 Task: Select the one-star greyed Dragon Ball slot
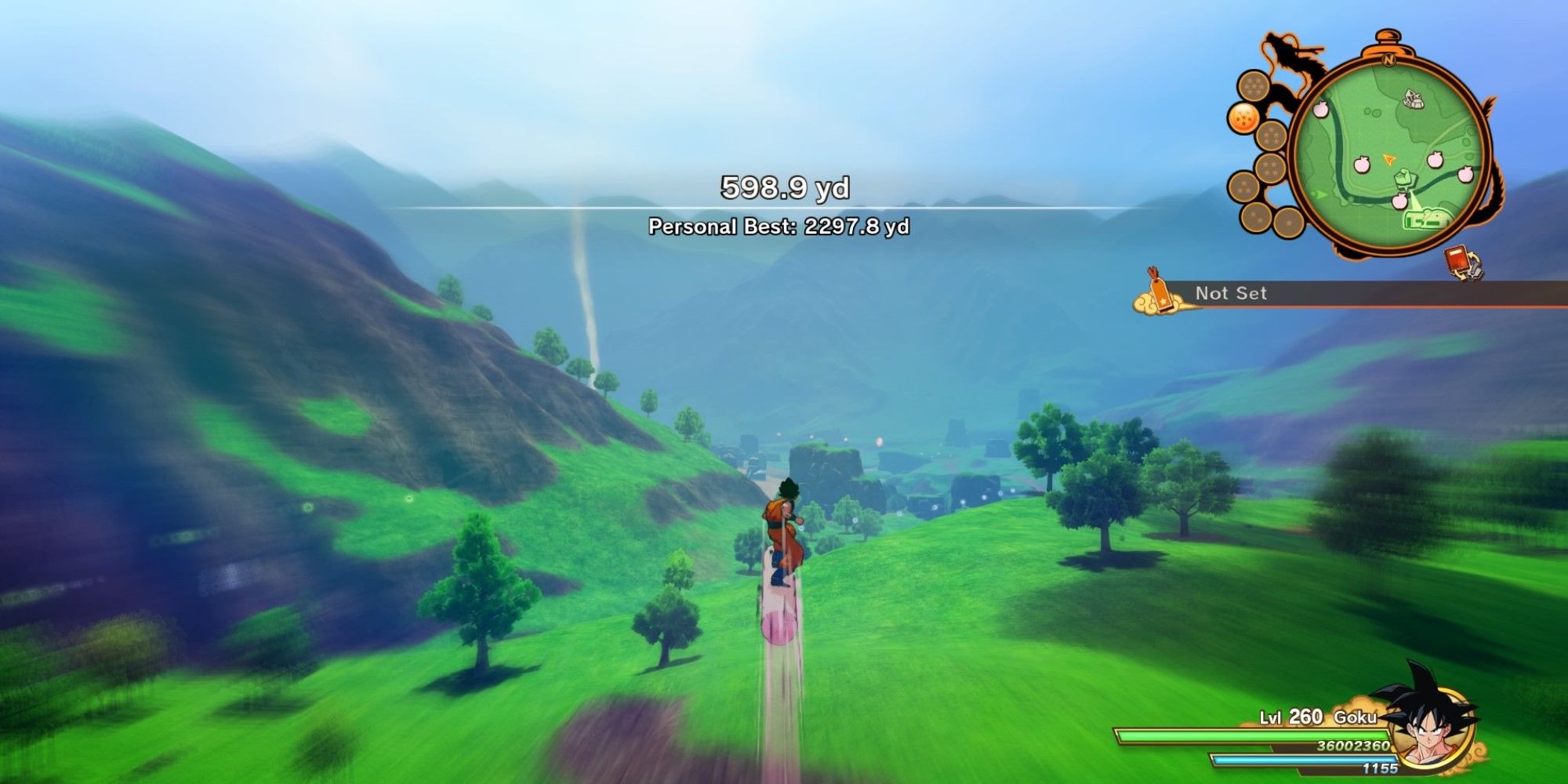click(x=1288, y=223)
